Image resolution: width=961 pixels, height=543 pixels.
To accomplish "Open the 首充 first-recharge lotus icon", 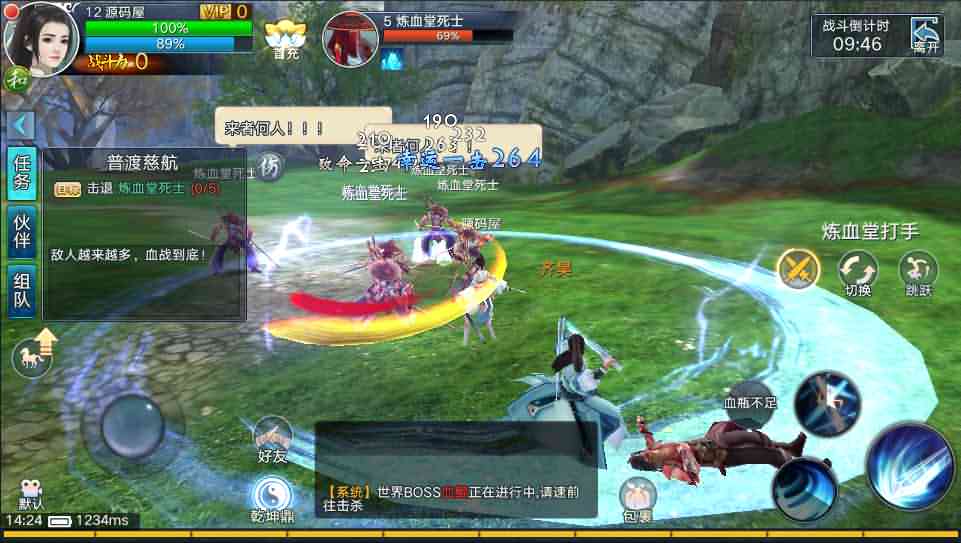I will [x=285, y=37].
